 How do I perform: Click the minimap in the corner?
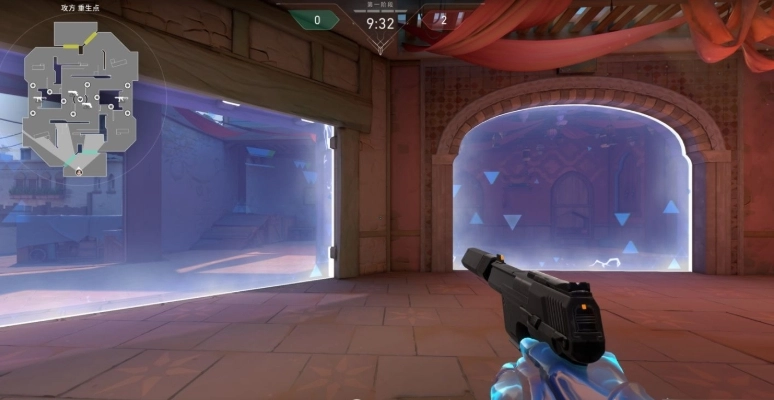click(x=81, y=95)
